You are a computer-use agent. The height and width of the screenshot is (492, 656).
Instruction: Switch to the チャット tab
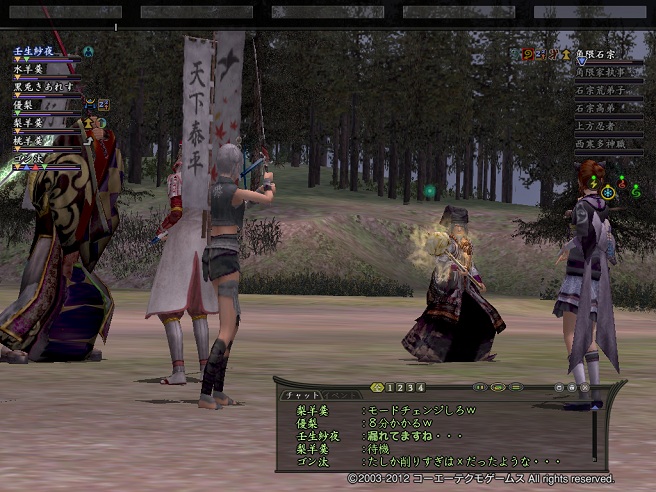(300, 396)
